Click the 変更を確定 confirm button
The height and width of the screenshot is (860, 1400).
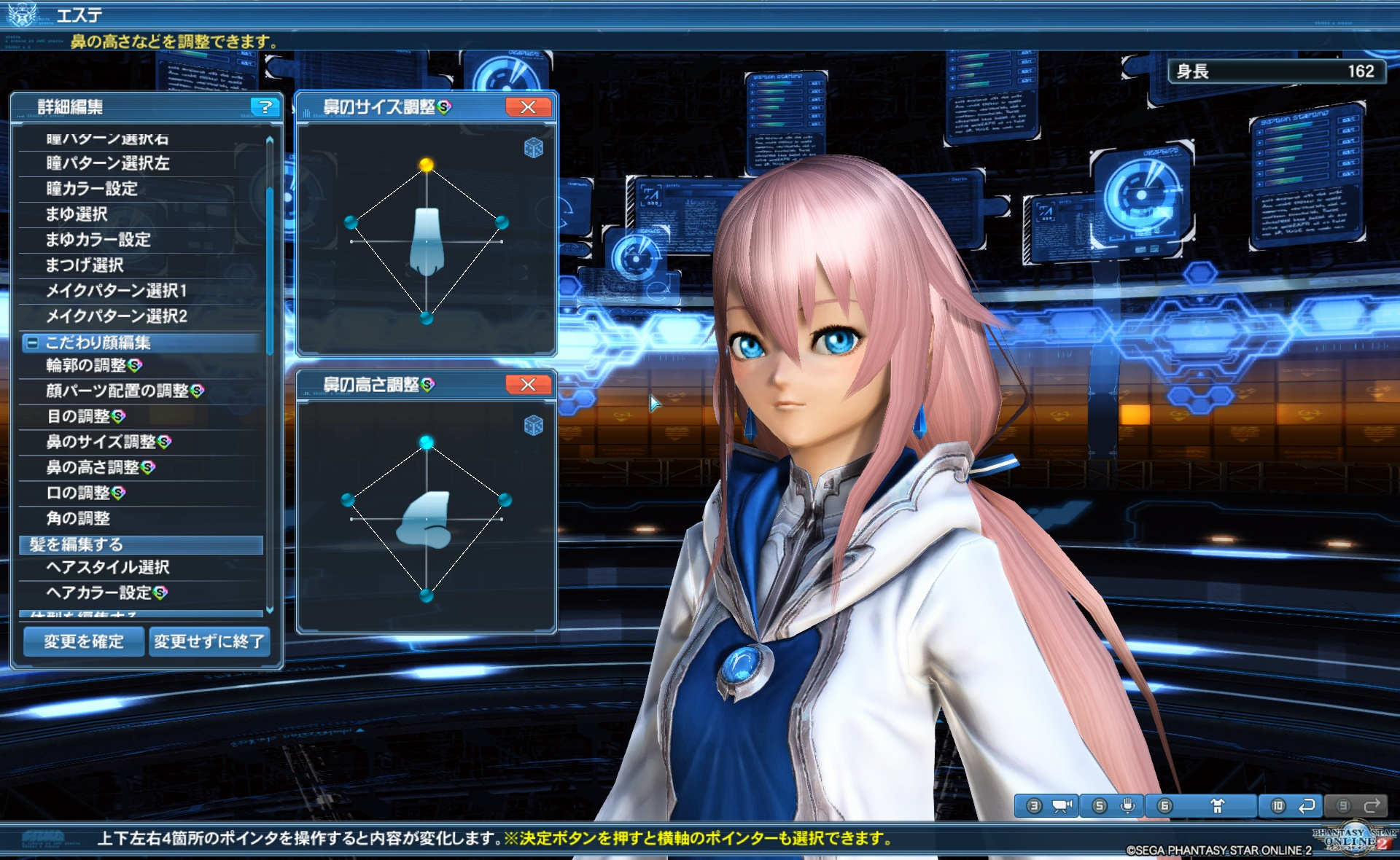tap(83, 641)
